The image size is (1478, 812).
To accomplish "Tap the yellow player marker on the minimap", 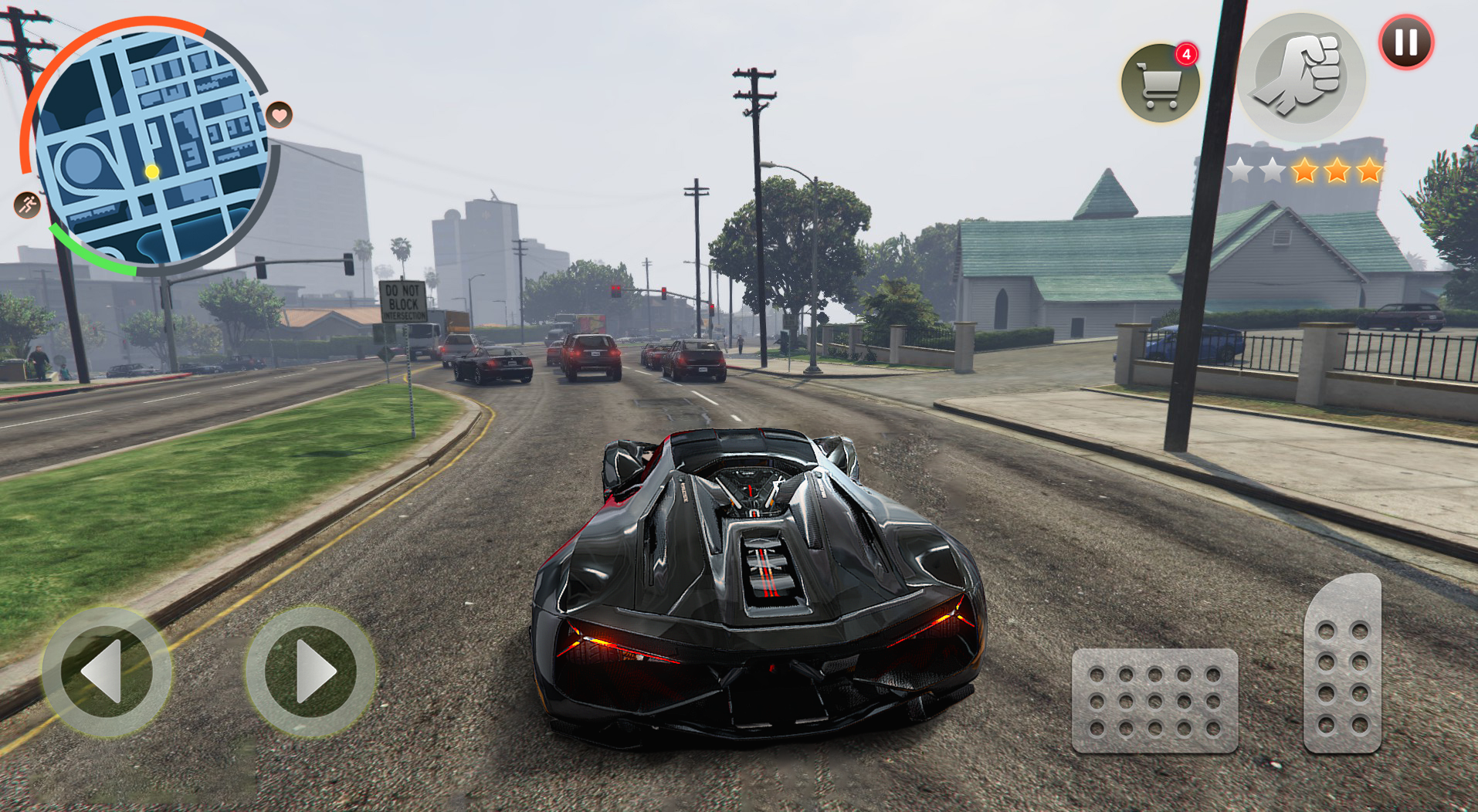I will (x=152, y=172).
